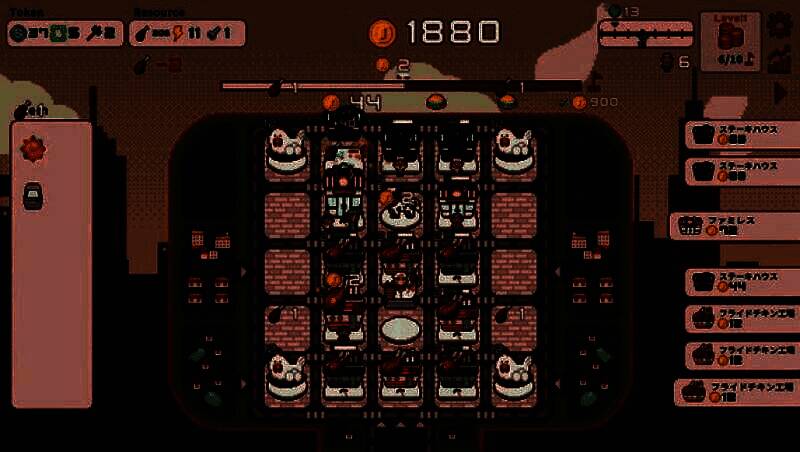Select the empty oval plate tile on board

click(400, 328)
